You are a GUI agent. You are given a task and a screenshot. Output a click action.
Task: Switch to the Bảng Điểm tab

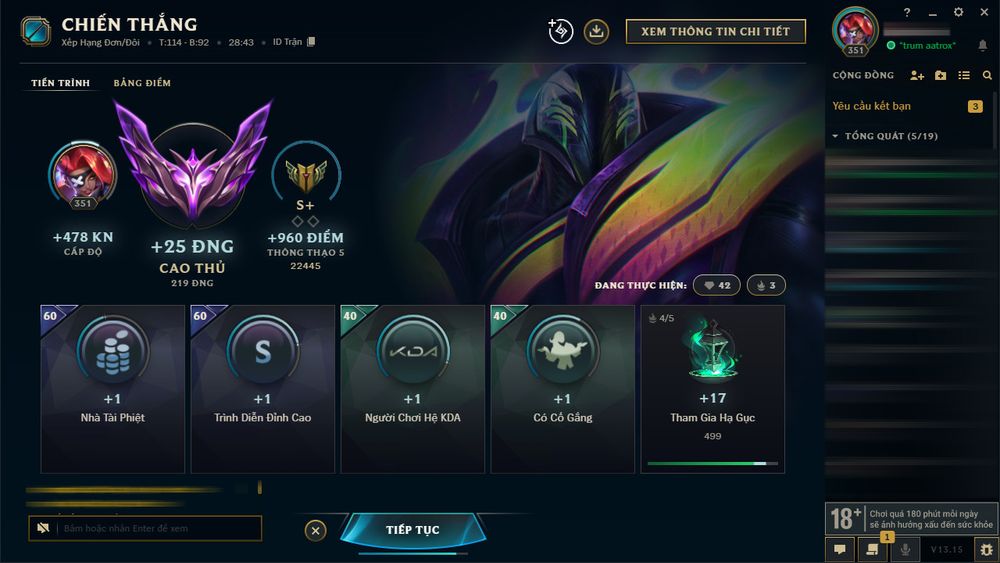tap(142, 83)
